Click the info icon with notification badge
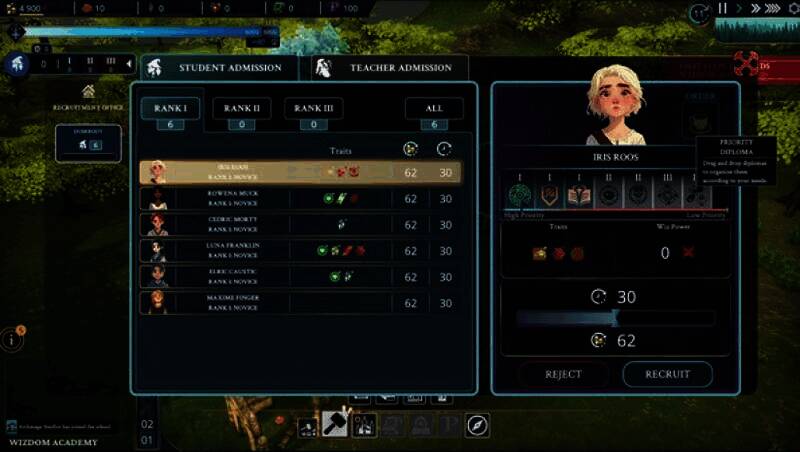Screen dimensions: 800x452 [x=13, y=339]
